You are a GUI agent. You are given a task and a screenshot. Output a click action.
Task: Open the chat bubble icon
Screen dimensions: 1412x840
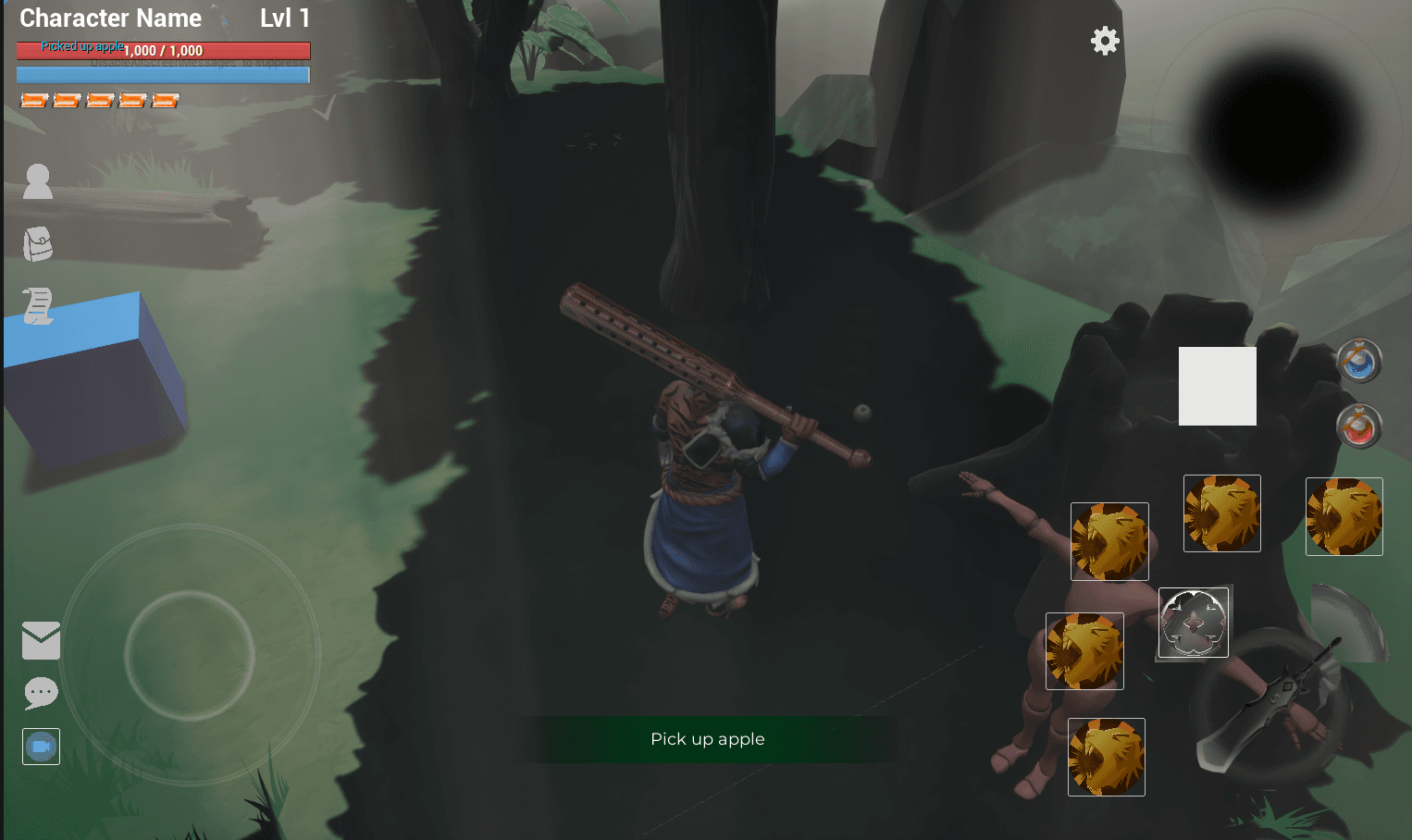pos(41,693)
